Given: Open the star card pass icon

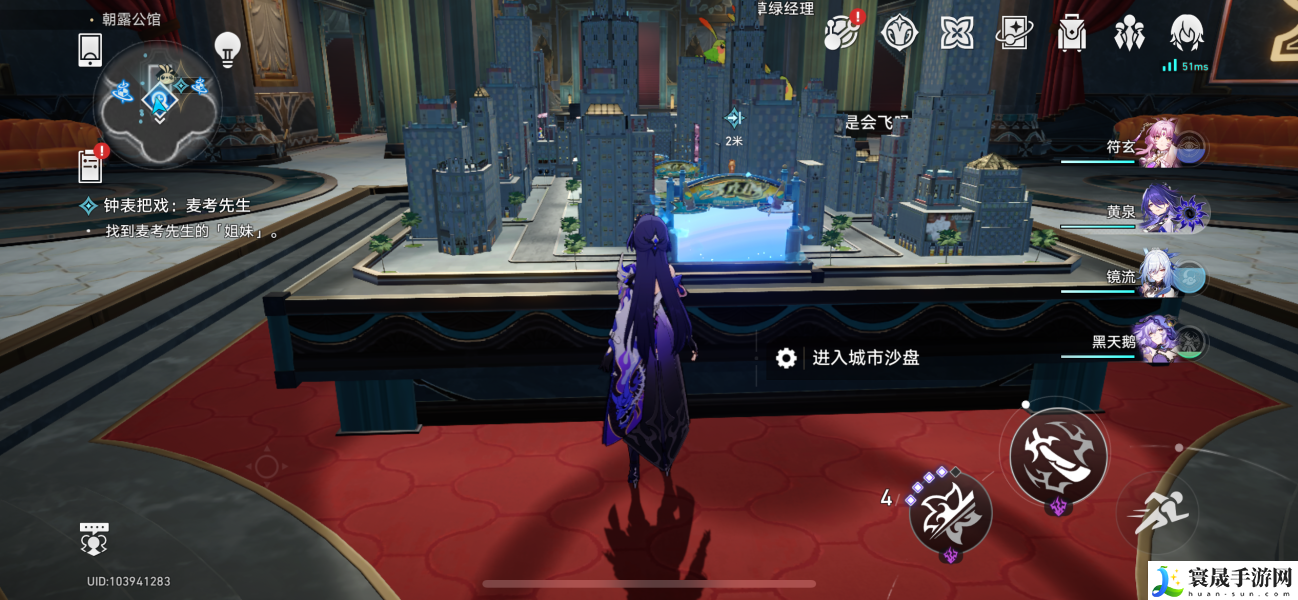Looking at the screenshot, I should (1014, 33).
